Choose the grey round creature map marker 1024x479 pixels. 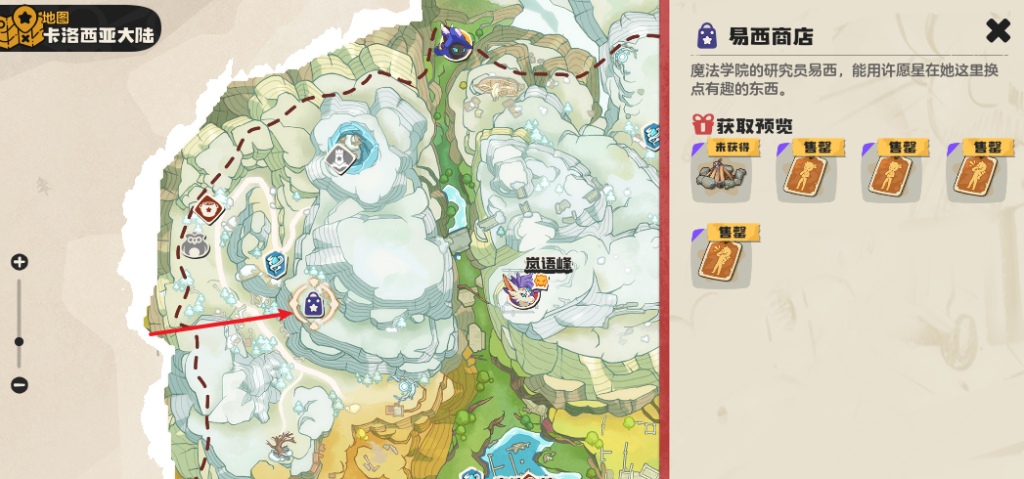(196, 243)
